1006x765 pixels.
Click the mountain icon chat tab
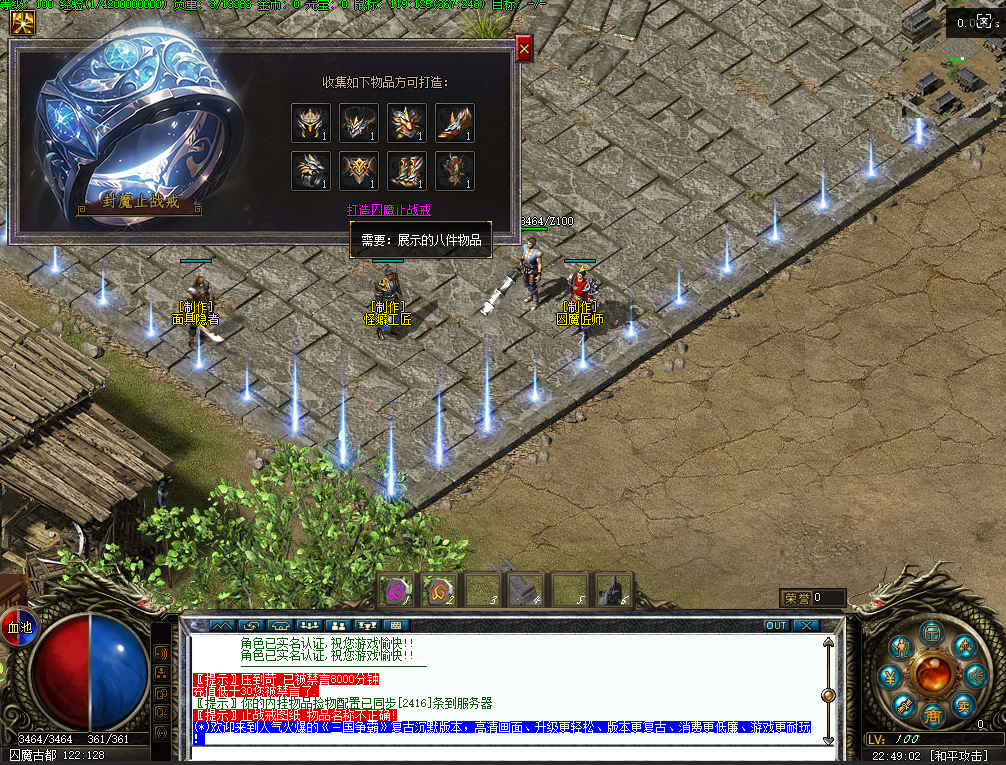click(220, 625)
